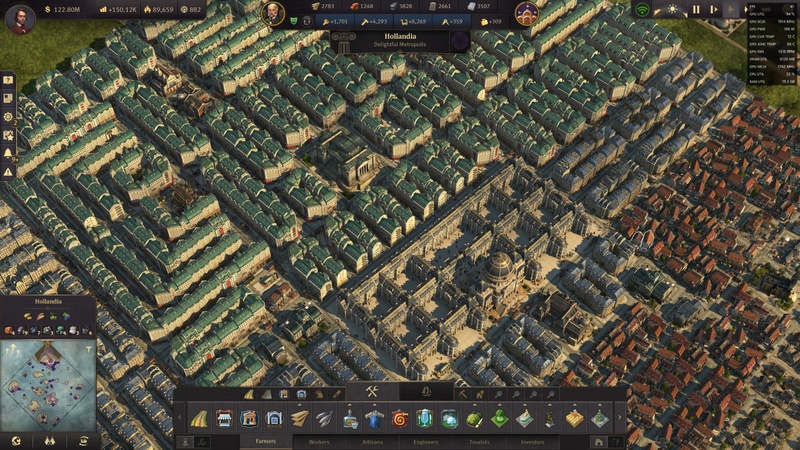800x450 pixels.
Task: Open the construction menu (hammer and wrench)
Action: 371,391
